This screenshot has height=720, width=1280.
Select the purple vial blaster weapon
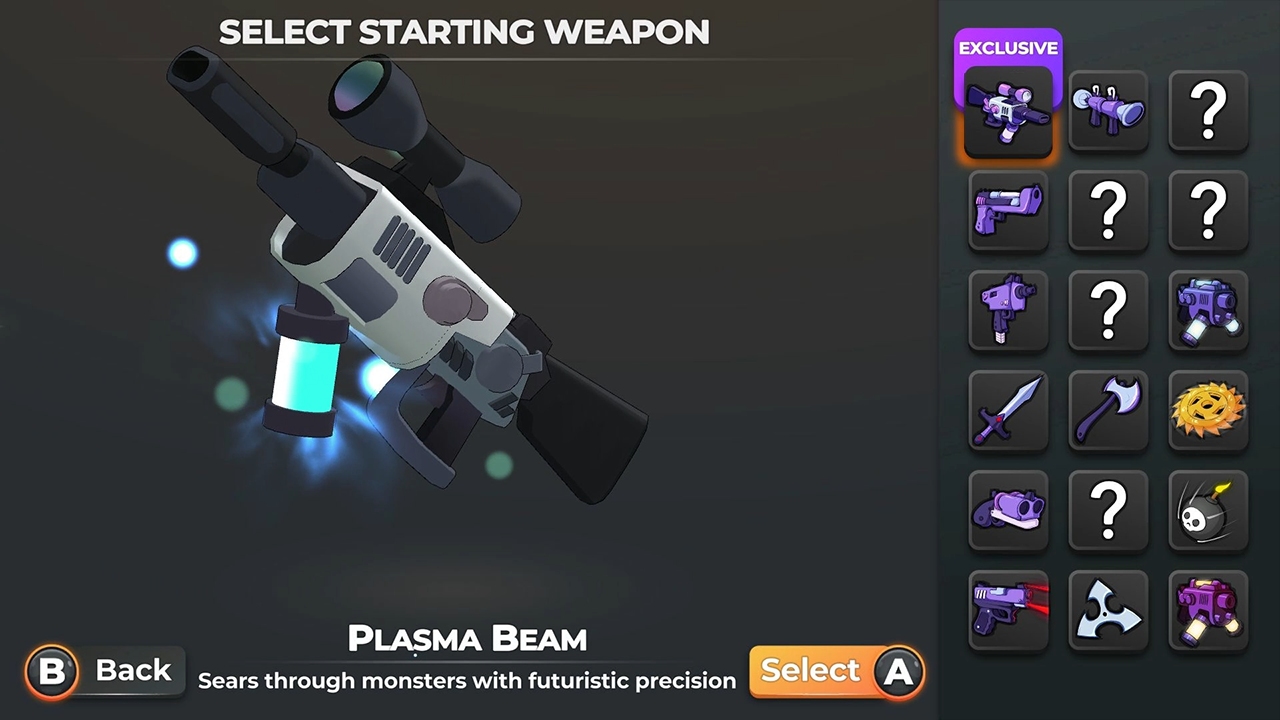(1208, 610)
